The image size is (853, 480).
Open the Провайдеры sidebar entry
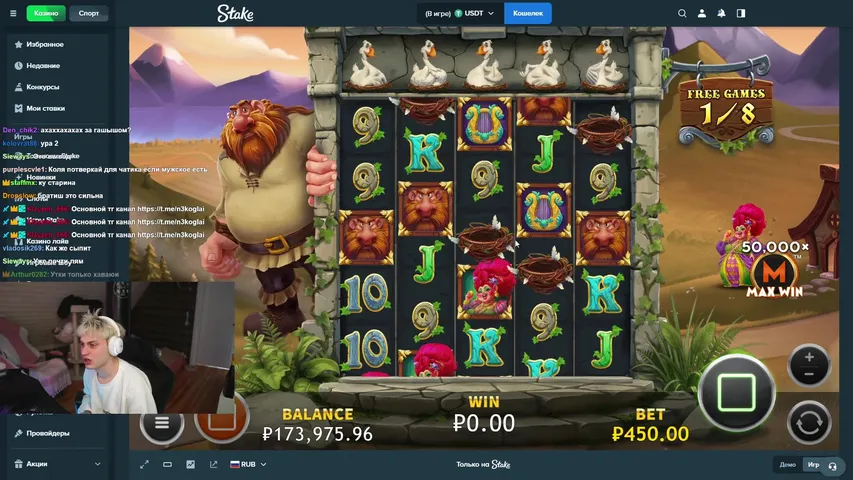coord(48,433)
